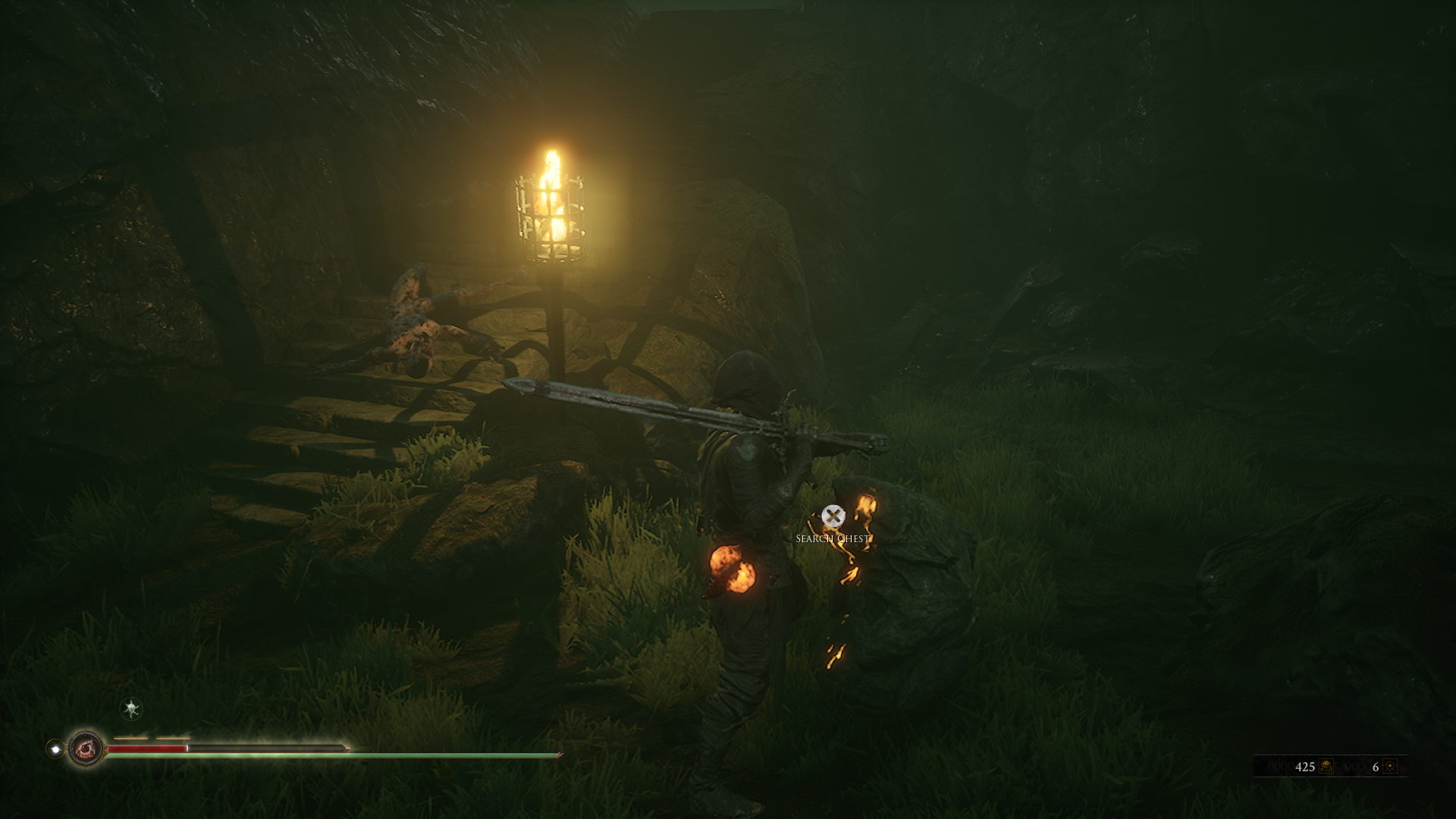Select the red health bar
The width and height of the screenshot is (1456, 819).
148,747
